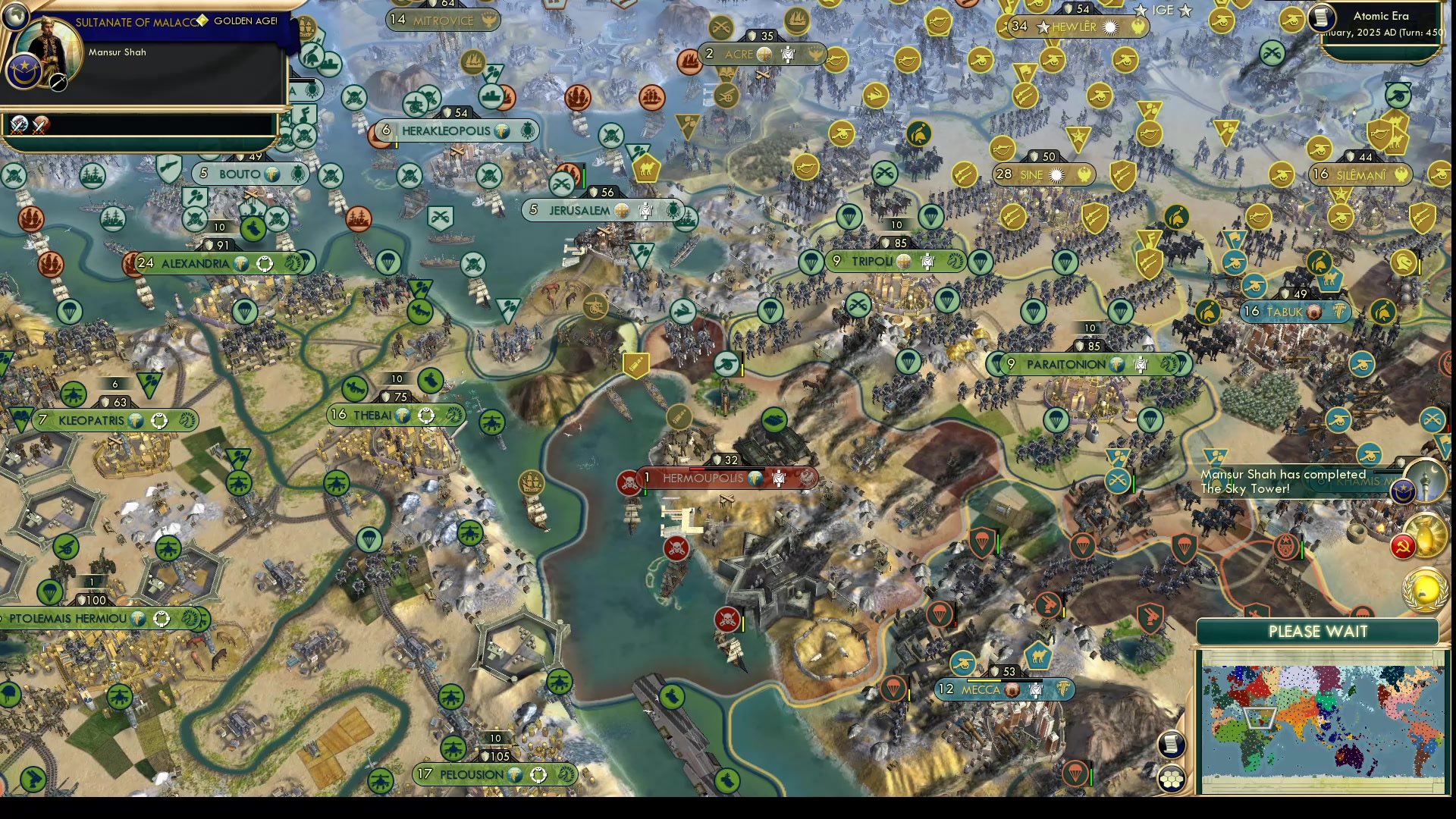Click the Sultanate of Malacca crescent emblem
Viewport: 1456px width, 819px height.
point(24,72)
